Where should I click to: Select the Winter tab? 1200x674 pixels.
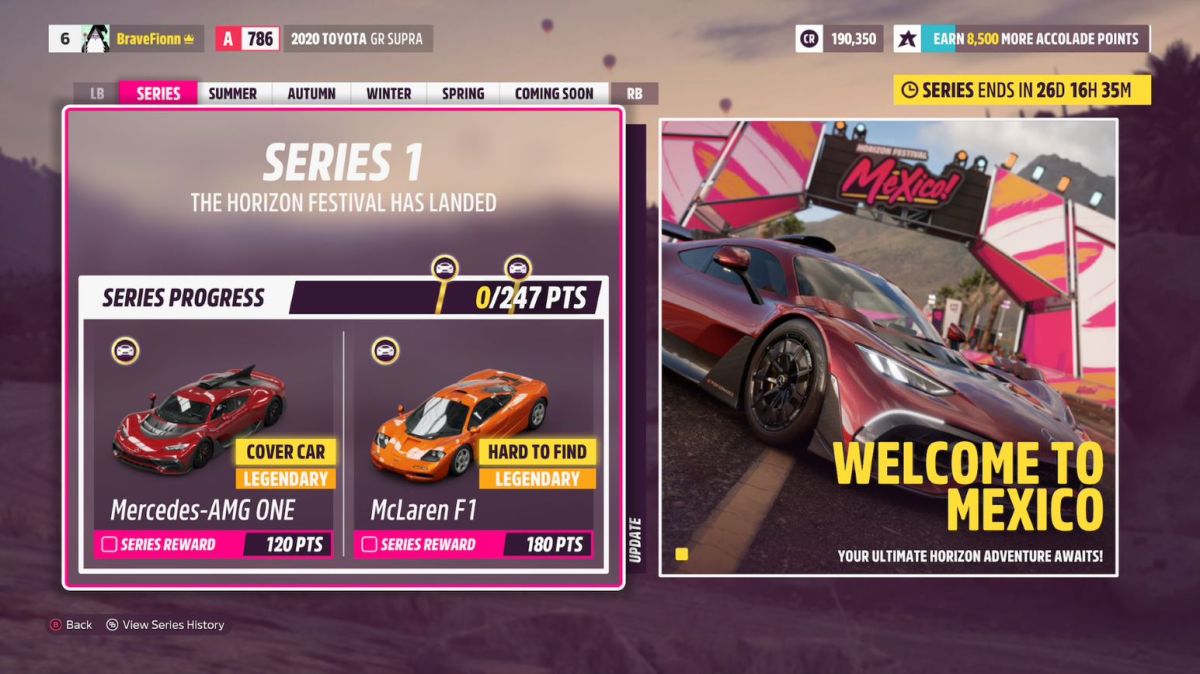tap(388, 93)
